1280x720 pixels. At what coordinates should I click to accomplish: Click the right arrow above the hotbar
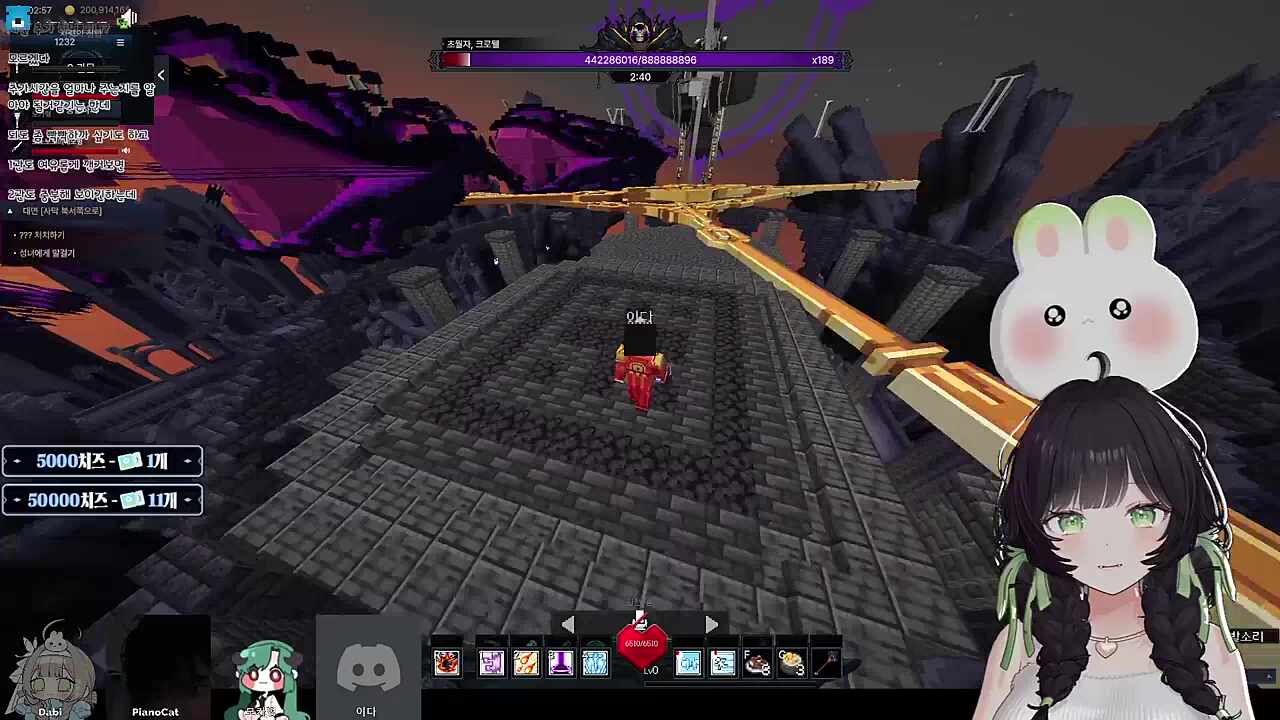[x=711, y=625]
